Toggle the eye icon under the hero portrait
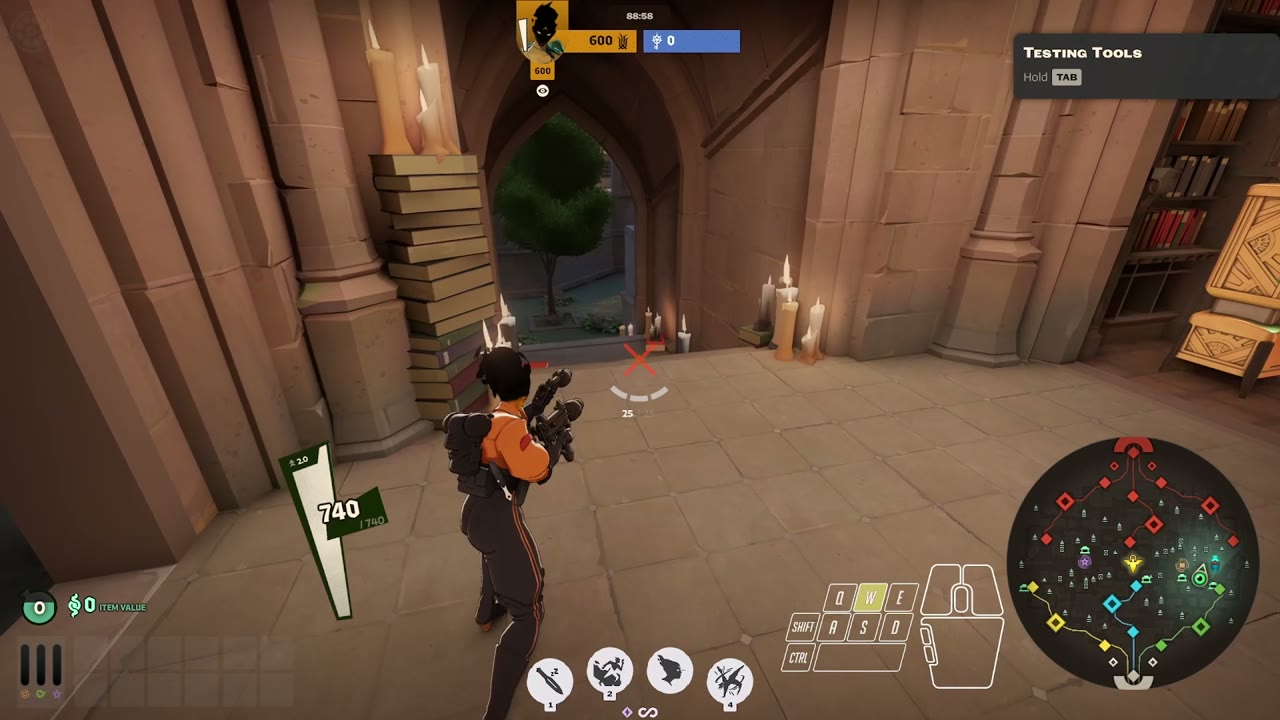Screen dimensions: 1280x720 point(542,91)
